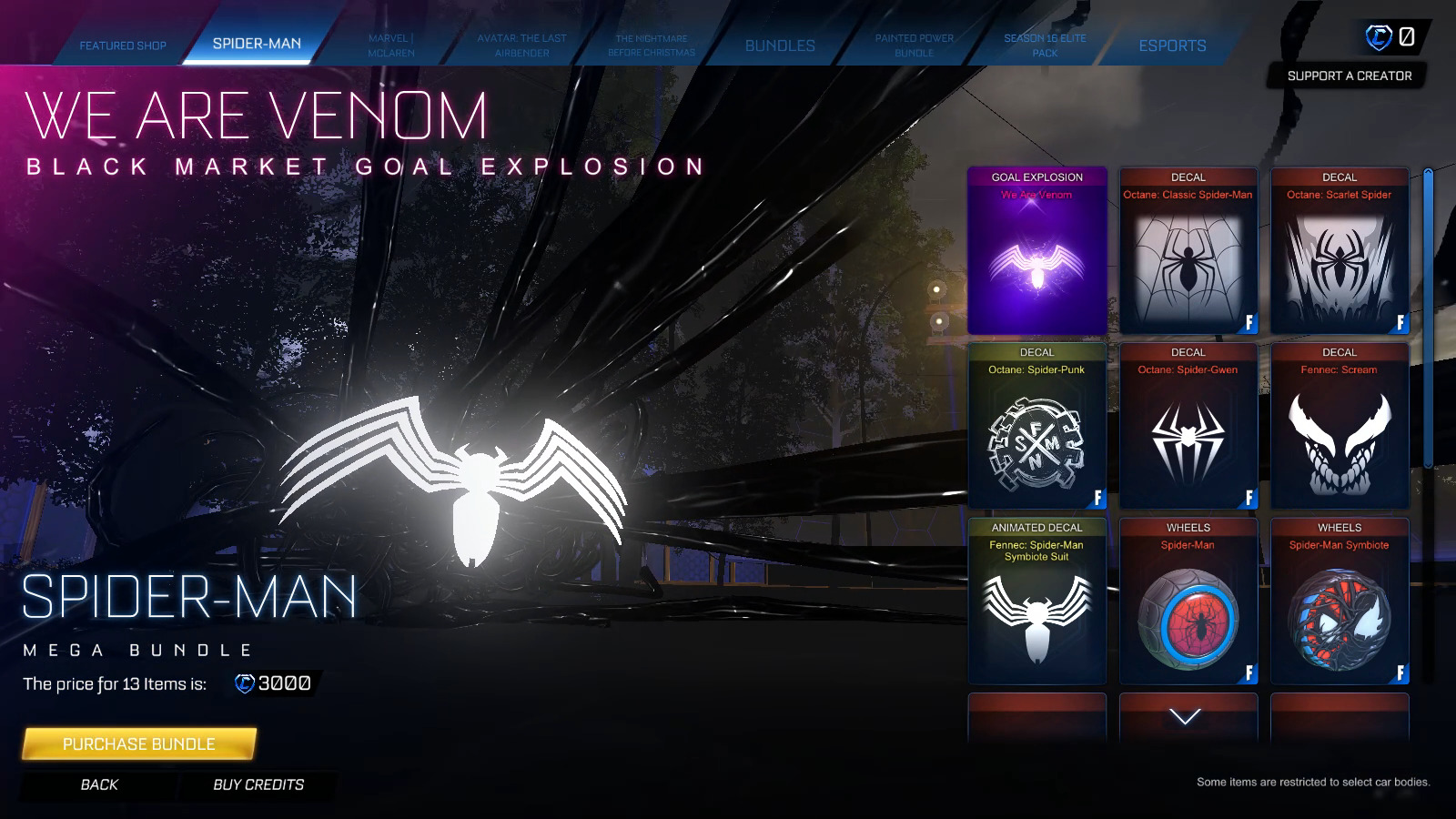
Task: Open the Buy Credits option
Action: pos(258,784)
